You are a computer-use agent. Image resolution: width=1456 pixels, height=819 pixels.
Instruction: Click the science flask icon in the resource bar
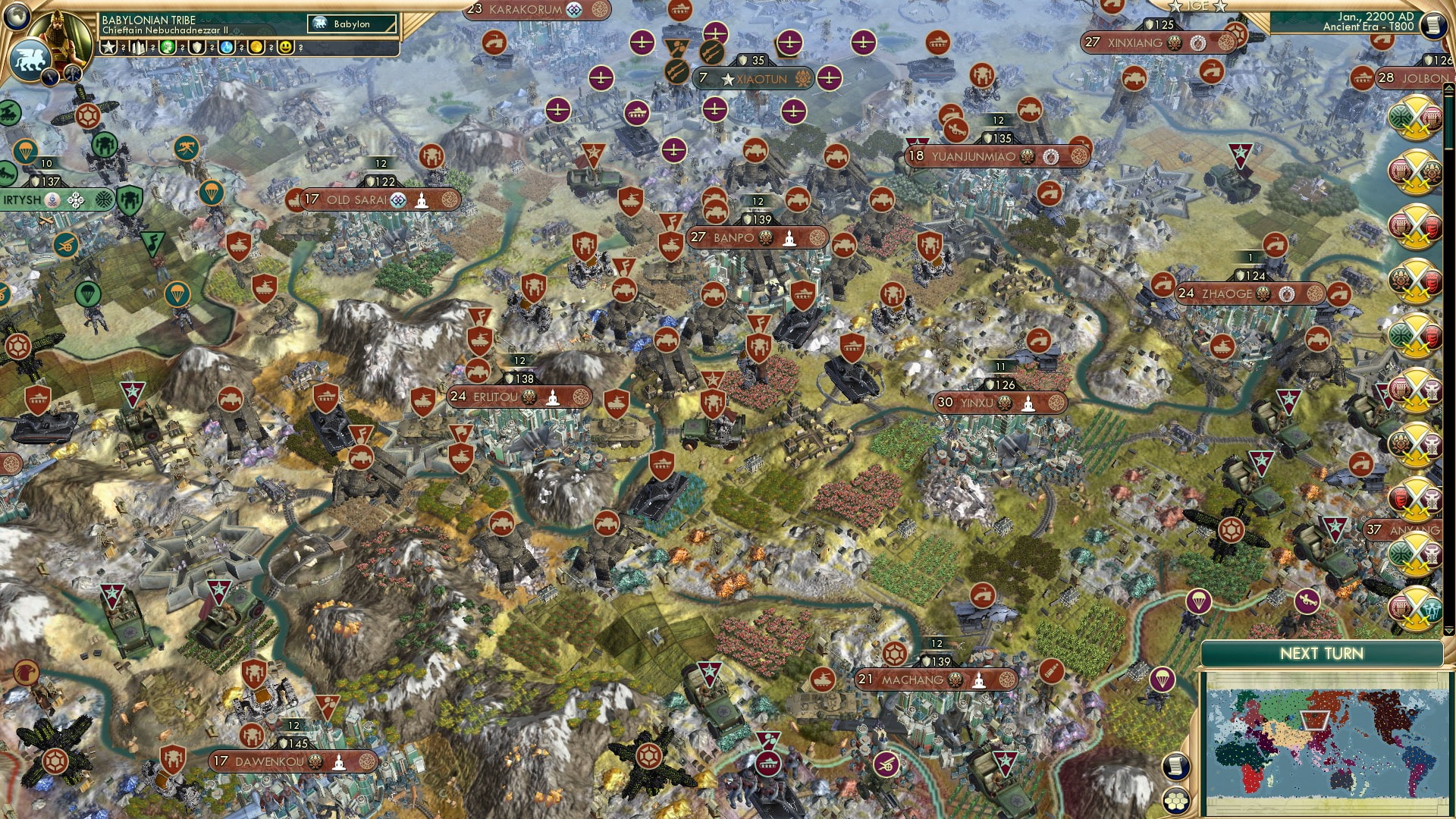click(x=226, y=48)
